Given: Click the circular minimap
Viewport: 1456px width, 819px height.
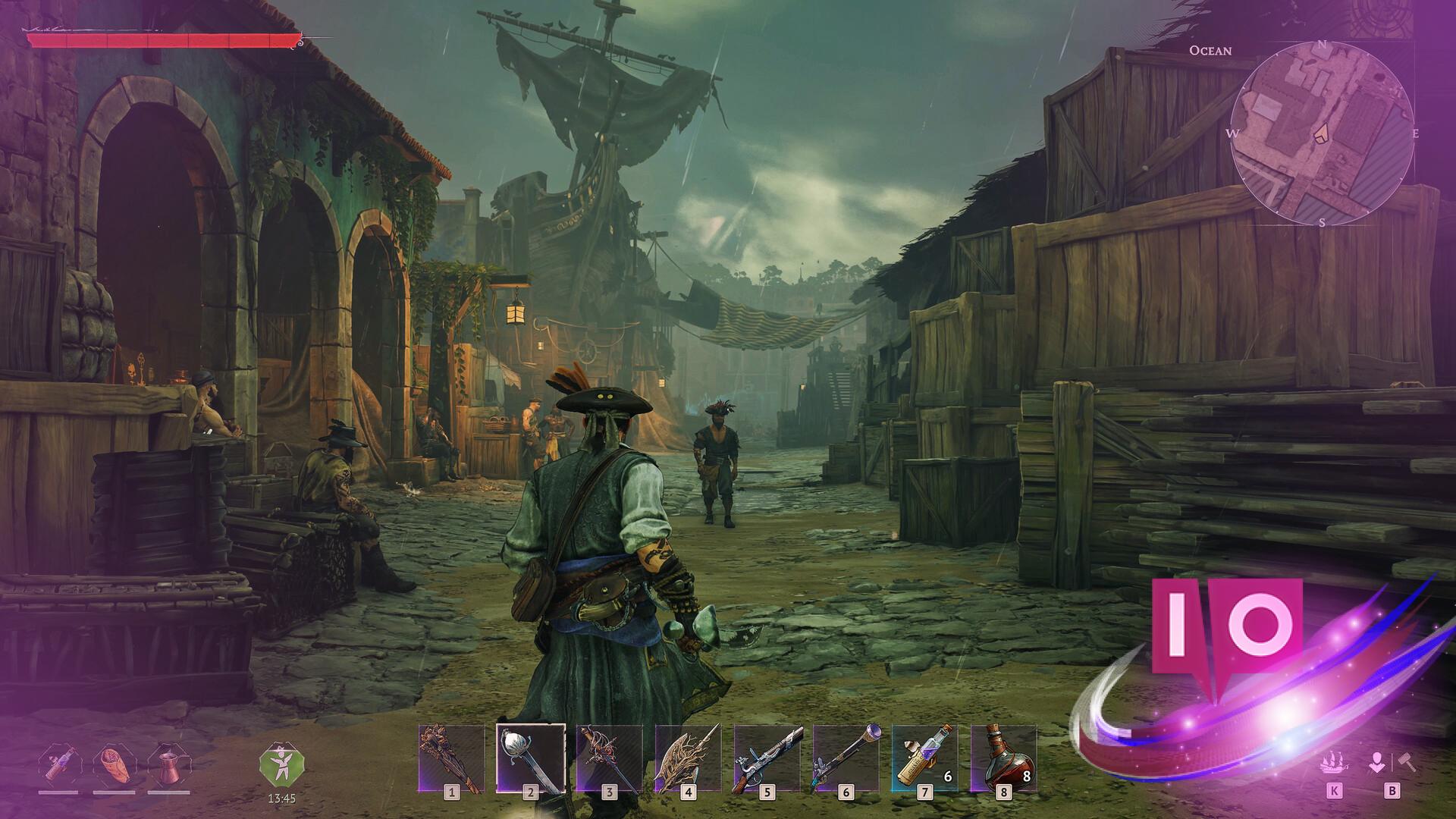Looking at the screenshot, I should click(1323, 133).
